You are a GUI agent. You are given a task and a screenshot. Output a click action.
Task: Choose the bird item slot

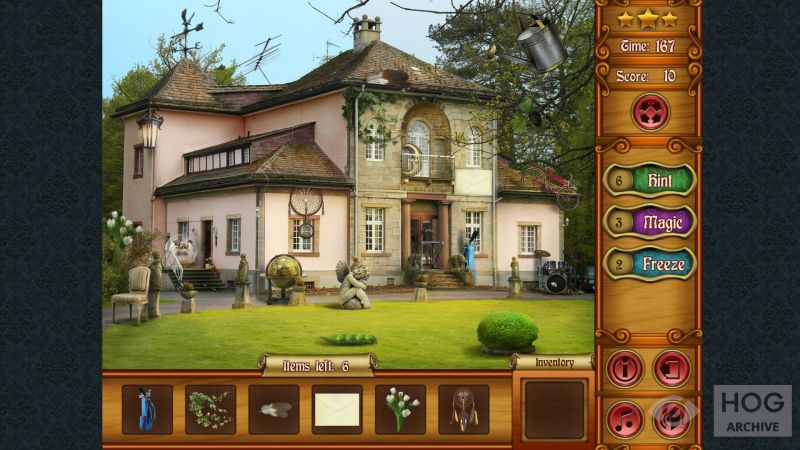pyautogui.click(x=274, y=409)
